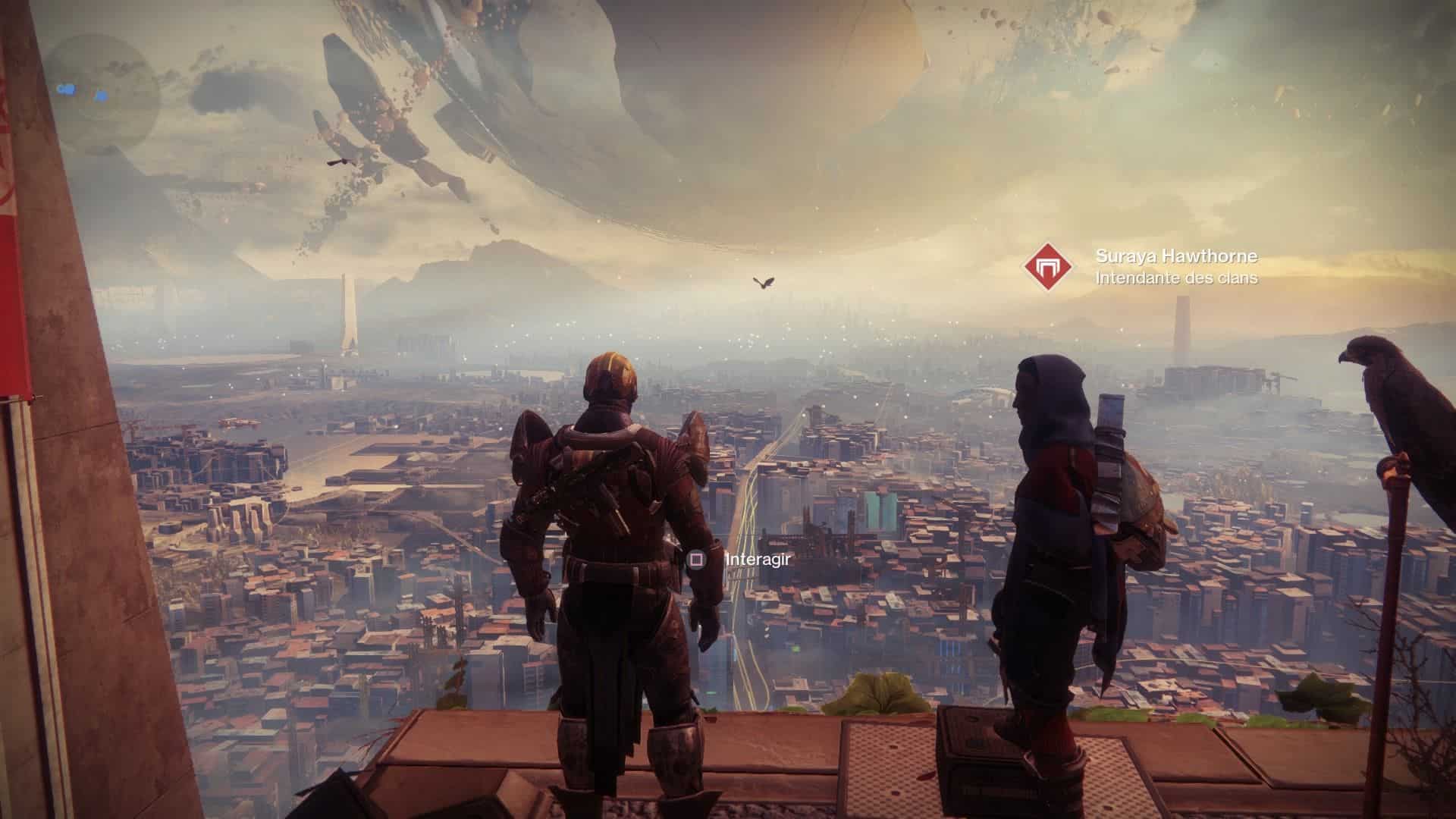The height and width of the screenshot is (819, 1456).
Task: Click the circular radar minimap
Action: point(99,94)
